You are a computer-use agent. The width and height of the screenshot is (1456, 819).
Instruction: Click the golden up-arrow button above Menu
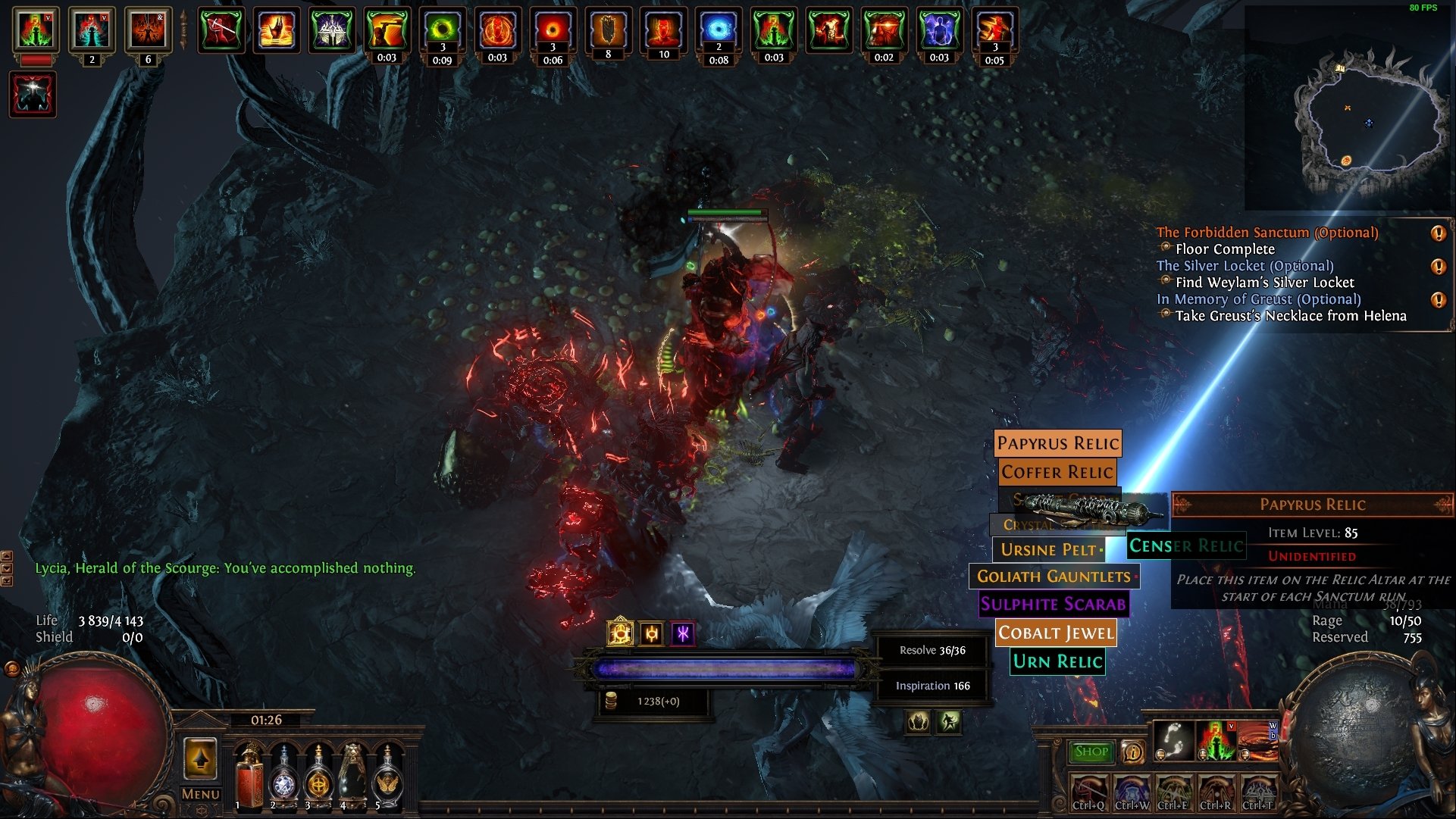tap(201, 758)
